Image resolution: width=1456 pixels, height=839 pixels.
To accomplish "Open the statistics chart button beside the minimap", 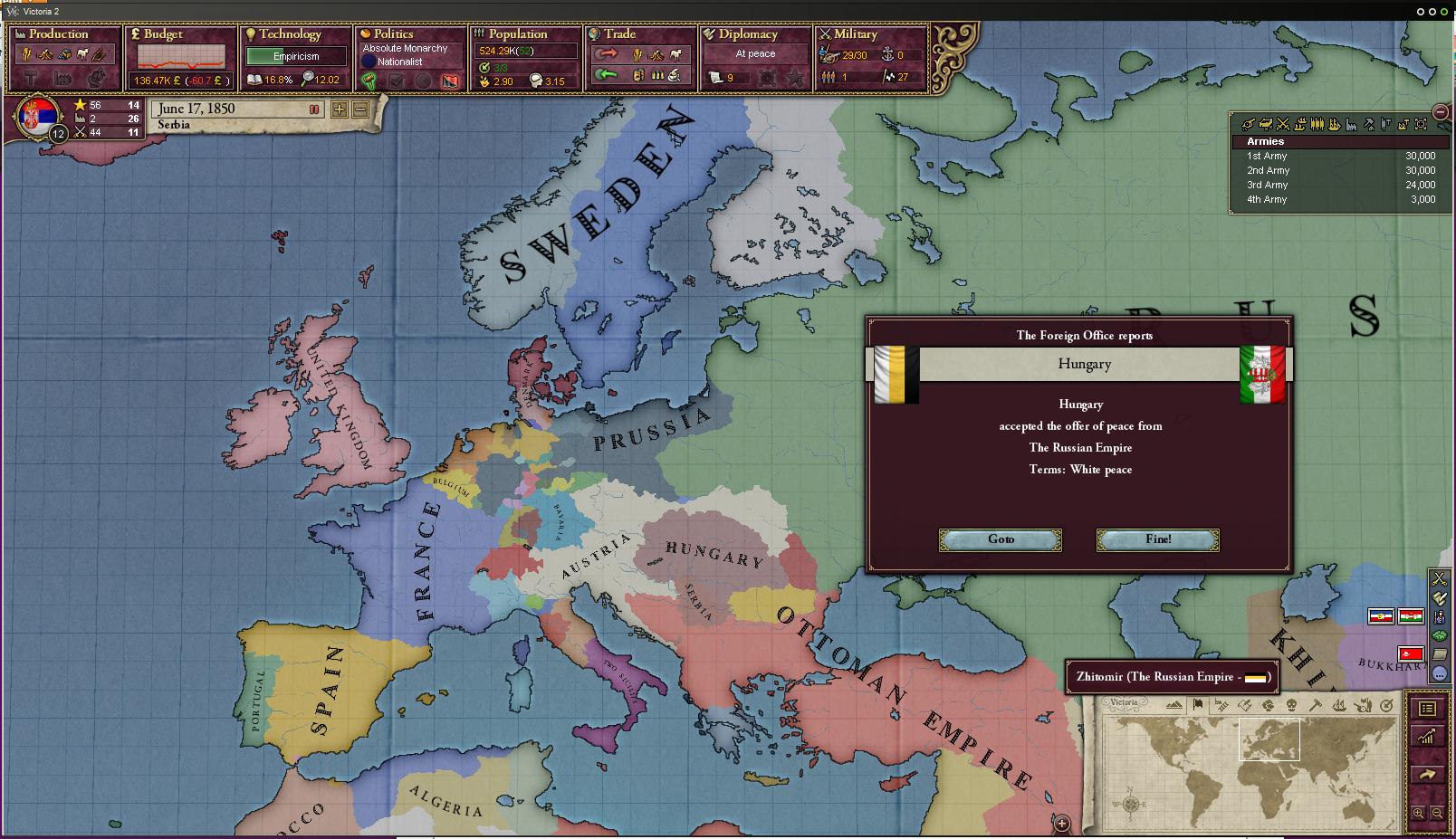I will click(x=1427, y=737).
